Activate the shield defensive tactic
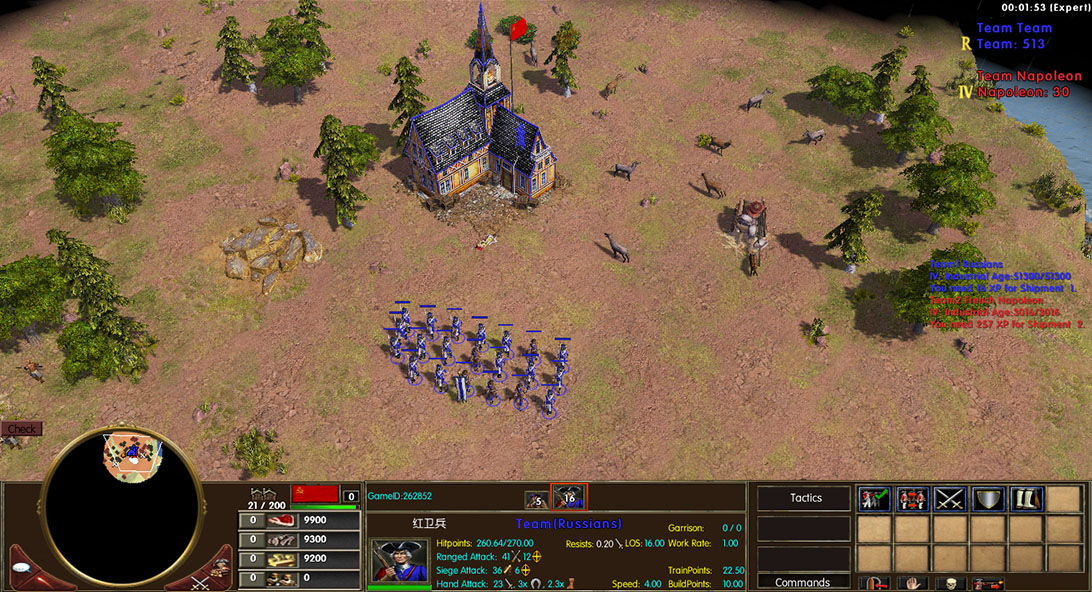1092x592 pixels. (x=988, y=498)
